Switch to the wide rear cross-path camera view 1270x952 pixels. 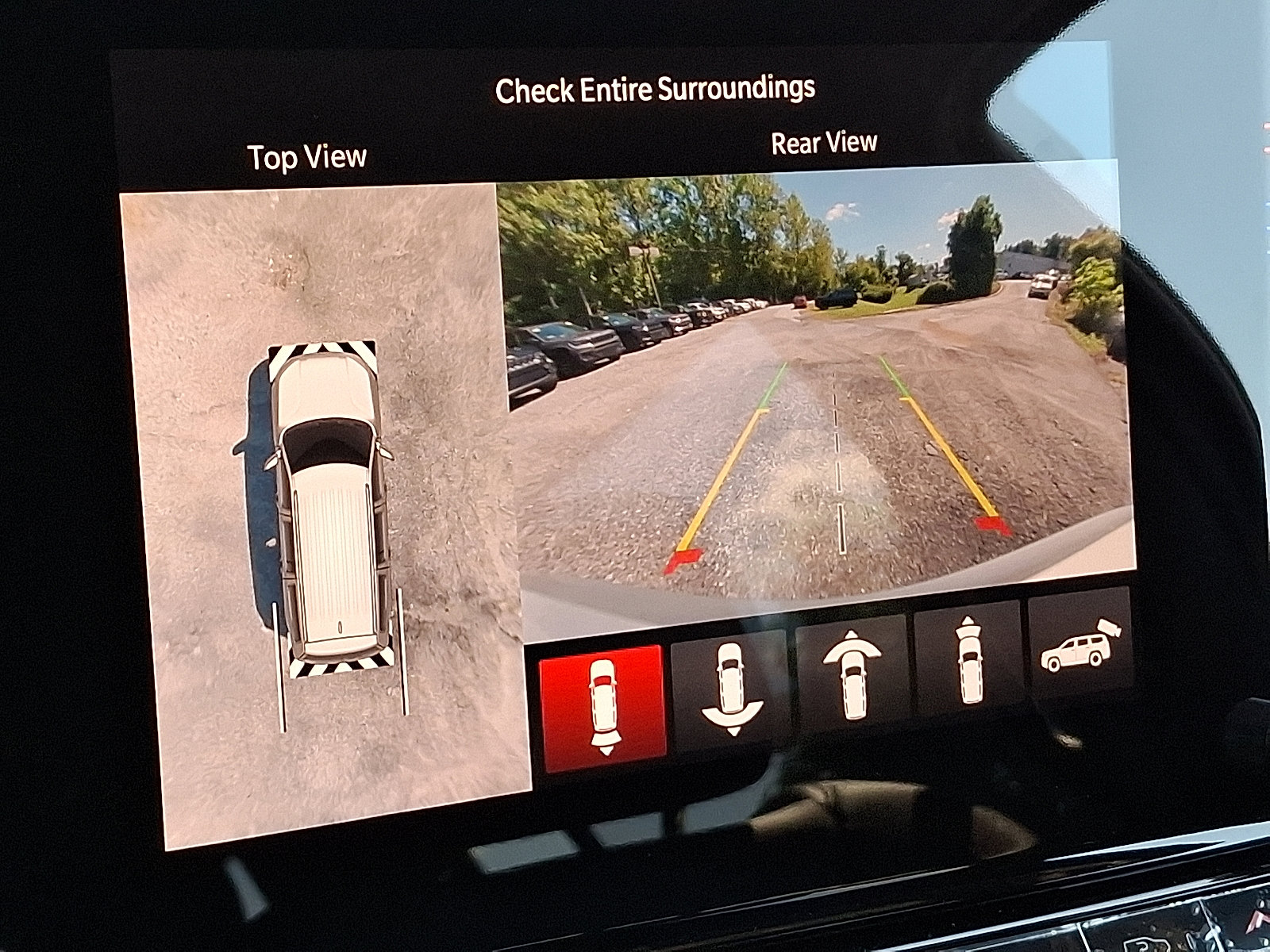[x=731, y=688]
